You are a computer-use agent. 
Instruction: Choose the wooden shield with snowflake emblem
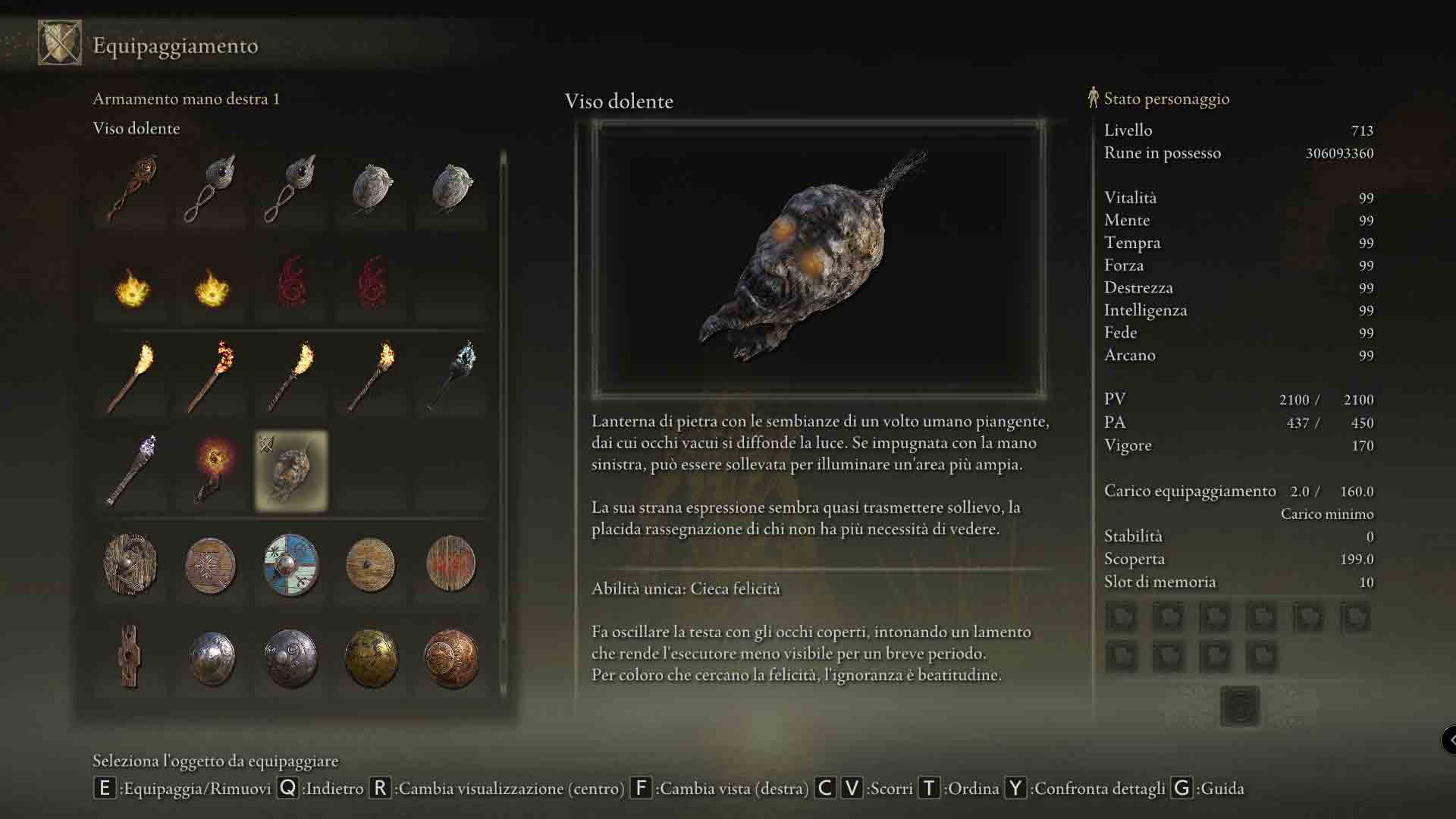(x=211, y=565)
